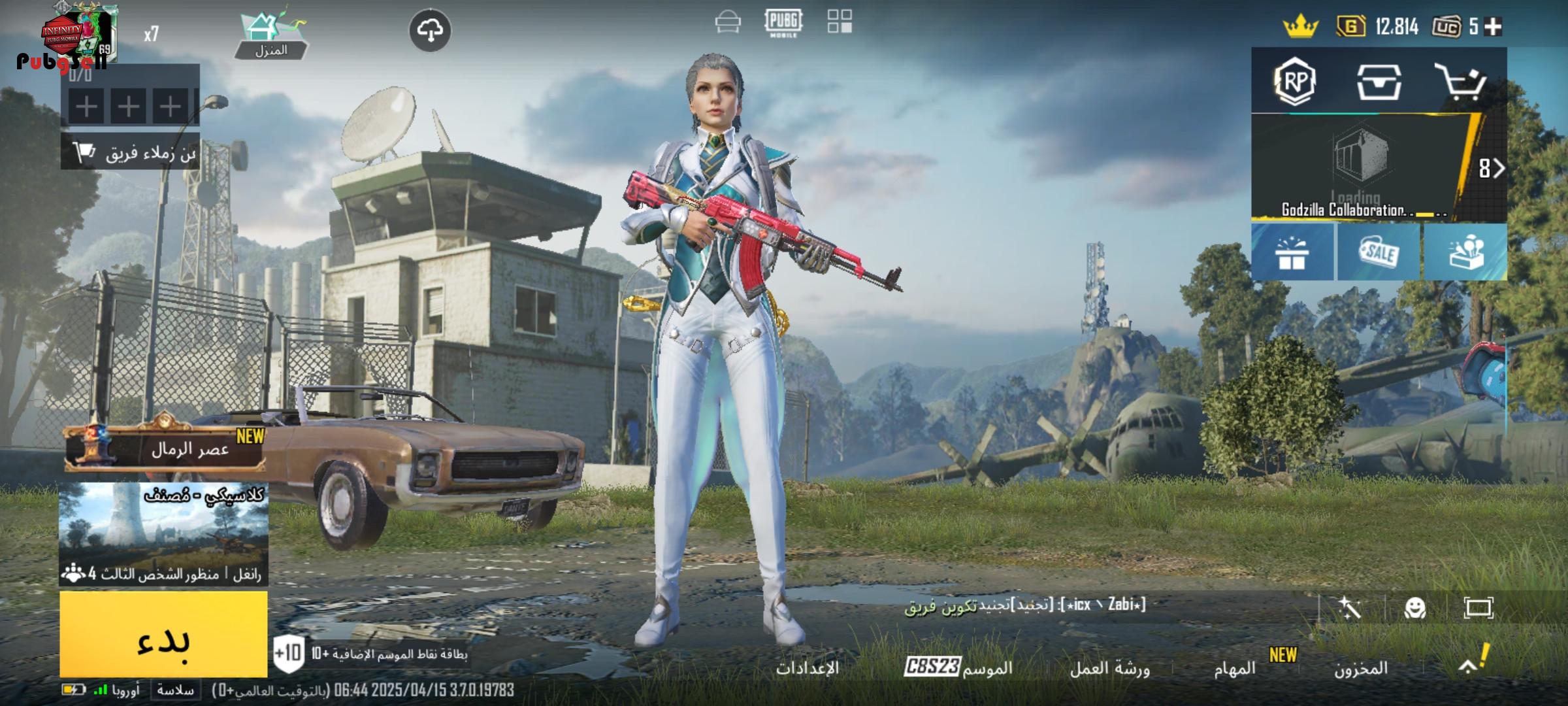Open the shopping cart shop
This screenshot has height=706, width=1568.
(x=1461, y=82)
